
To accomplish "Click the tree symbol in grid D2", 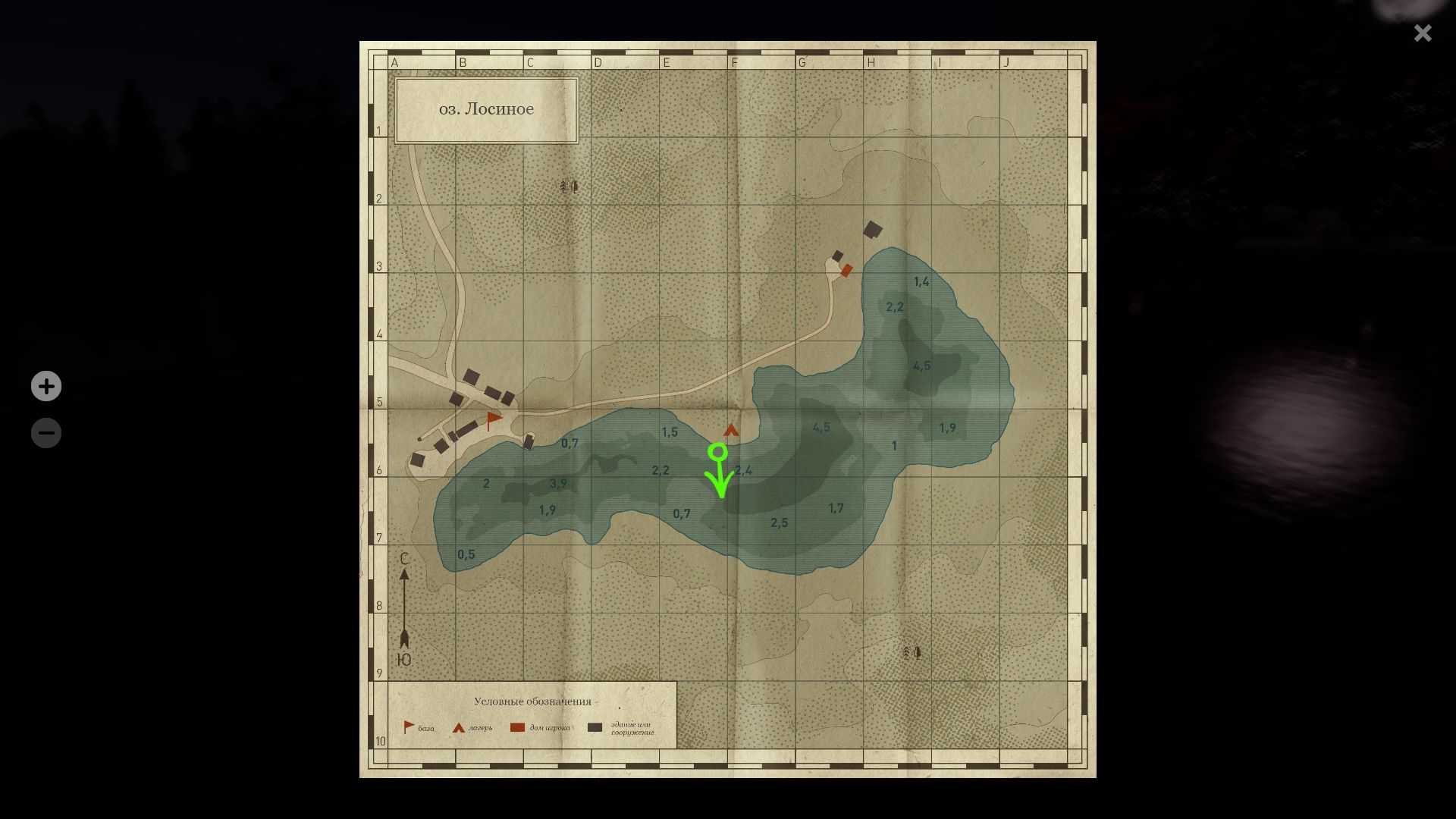I will [x=568, y=186].
